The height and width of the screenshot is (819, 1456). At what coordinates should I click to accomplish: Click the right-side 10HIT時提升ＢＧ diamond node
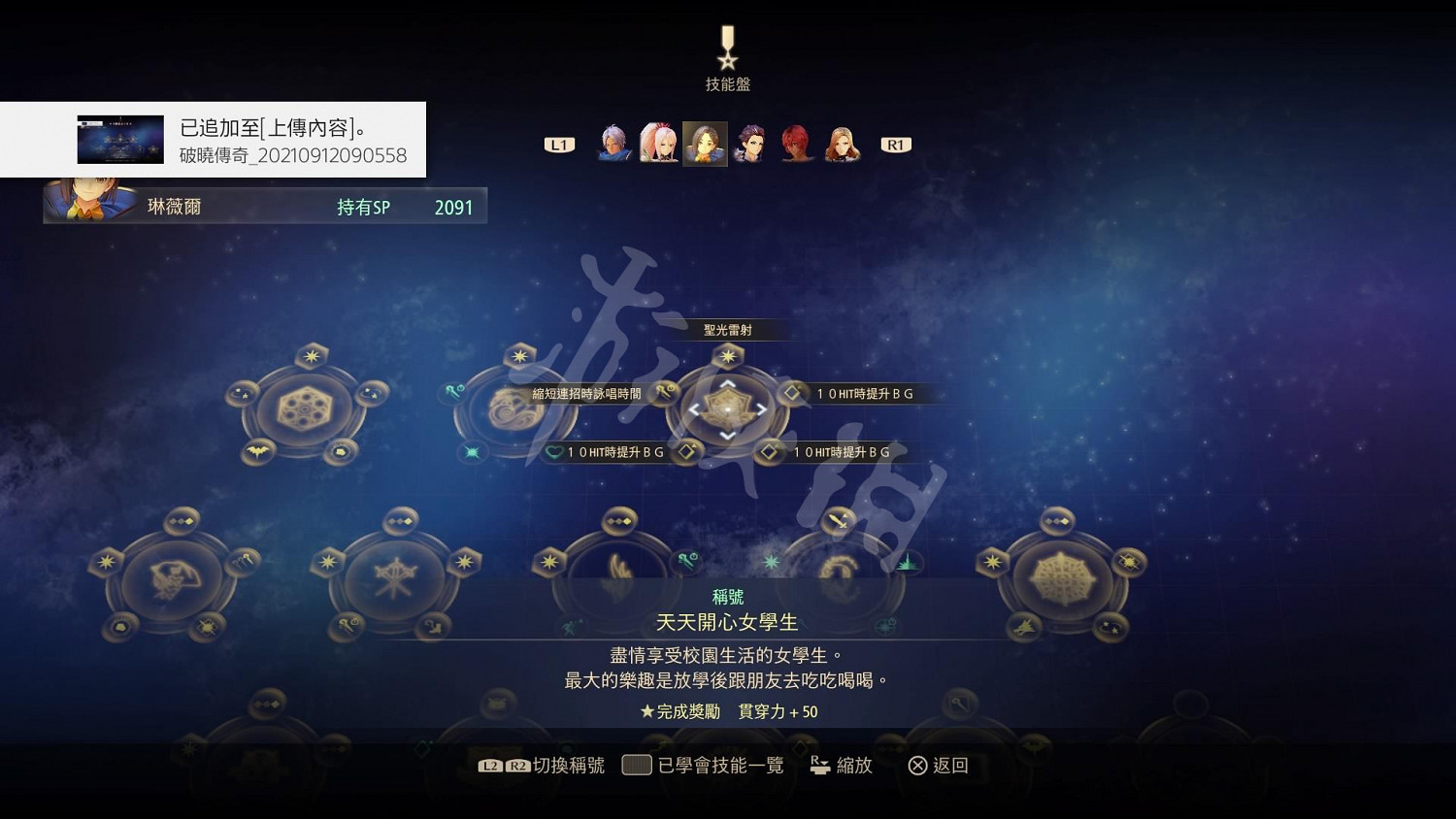point(791,393)
